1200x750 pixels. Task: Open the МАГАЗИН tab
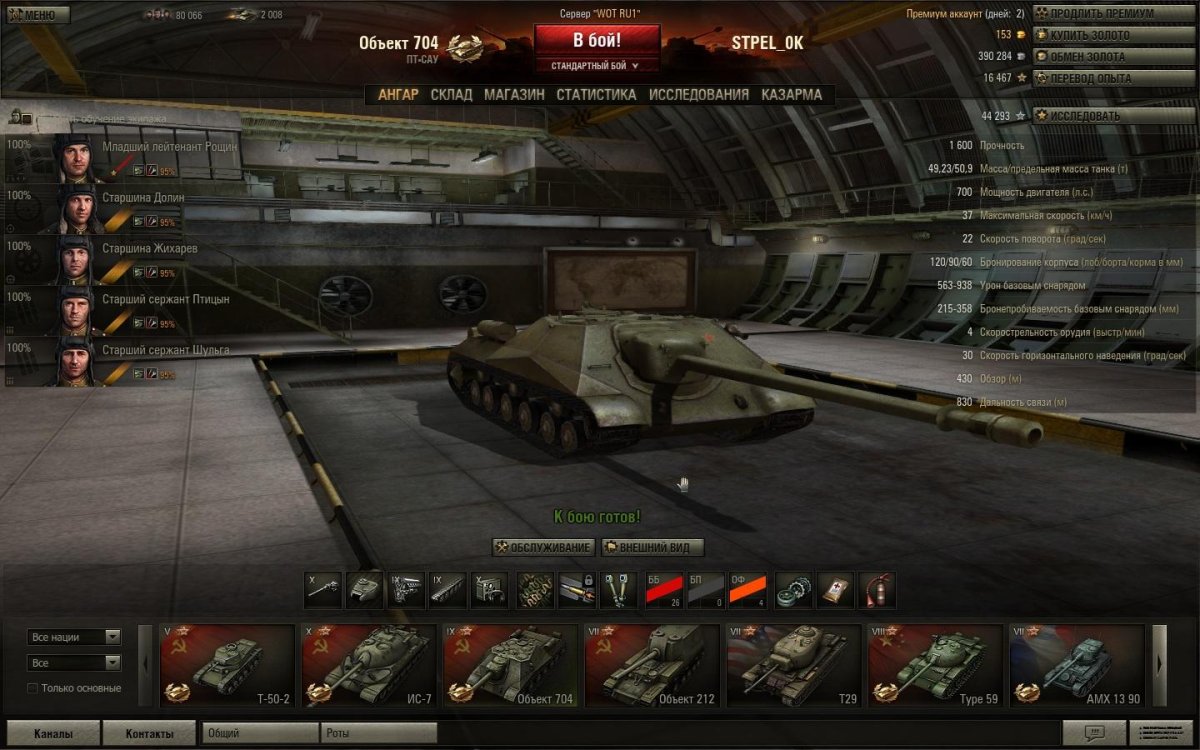tap(514, 95)
